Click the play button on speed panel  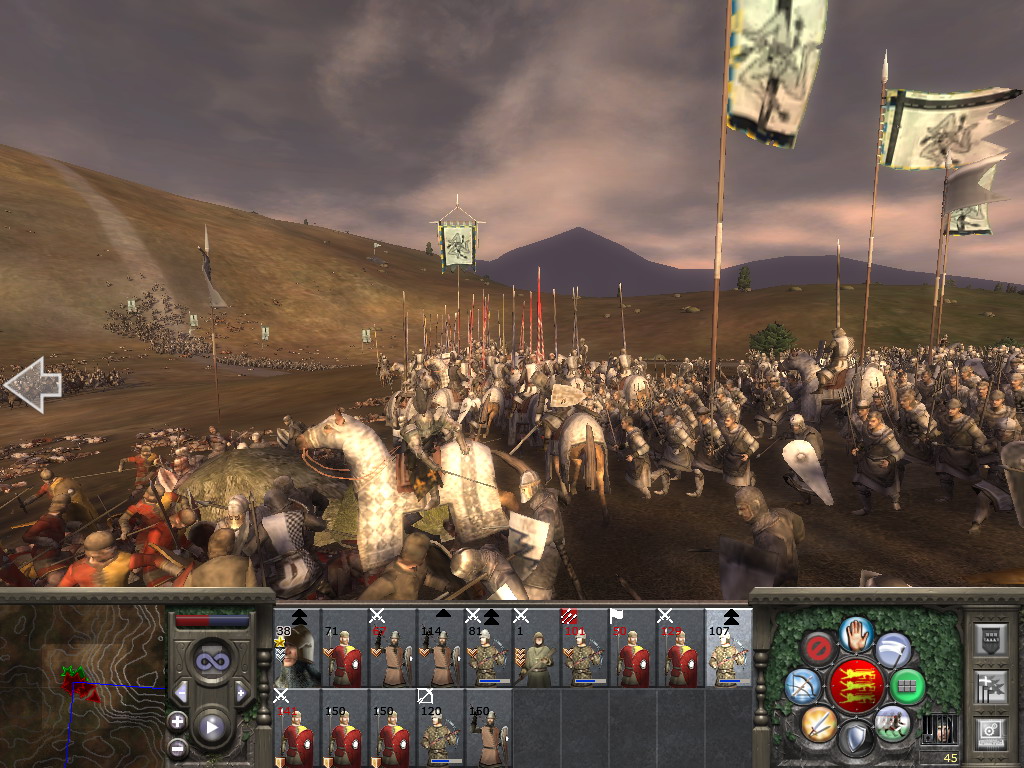pyautogui.click(x=211, y=727)
